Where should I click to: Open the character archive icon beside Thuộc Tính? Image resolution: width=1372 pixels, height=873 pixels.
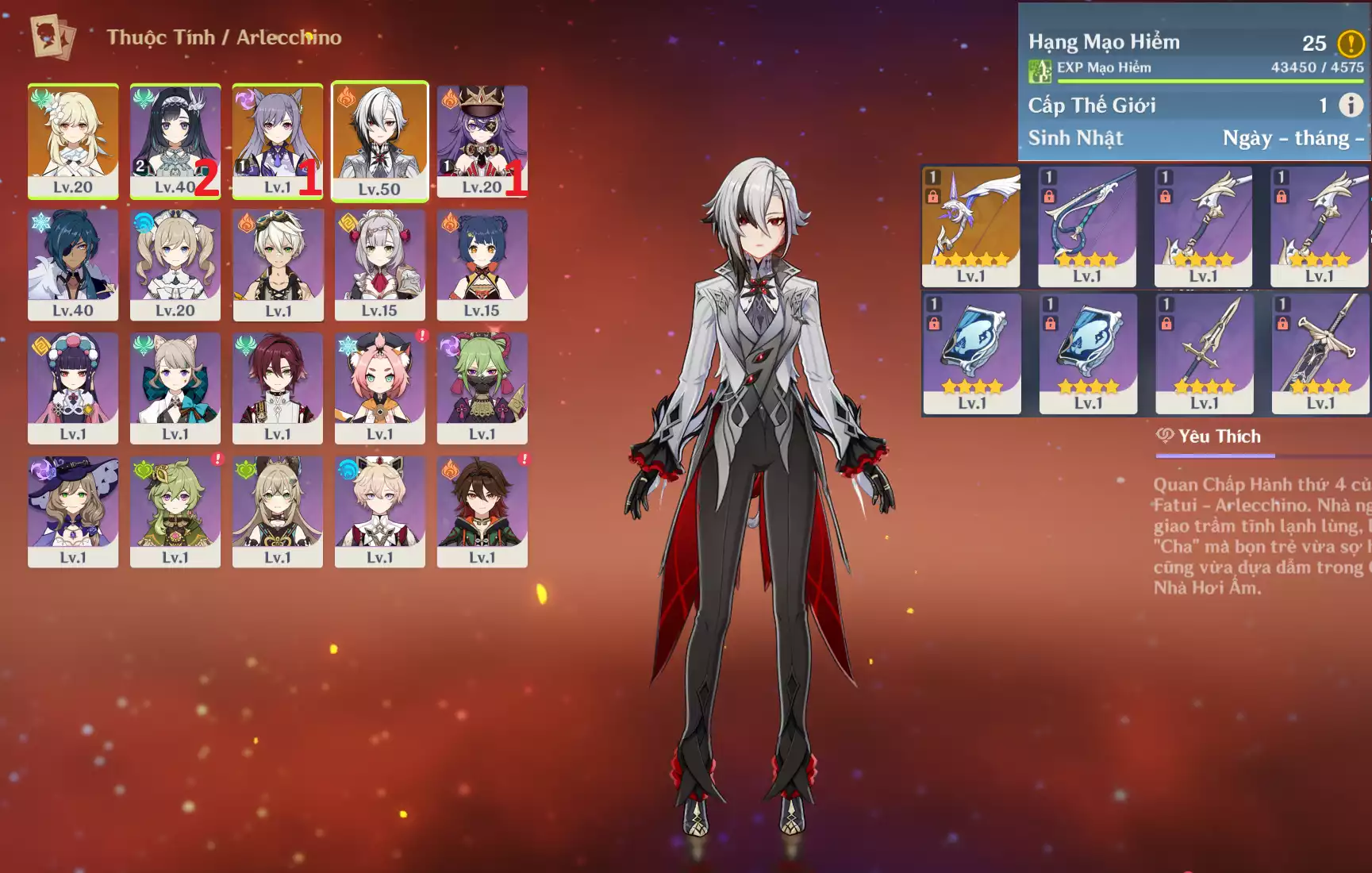pyautogui.click(x=52, y=37)
